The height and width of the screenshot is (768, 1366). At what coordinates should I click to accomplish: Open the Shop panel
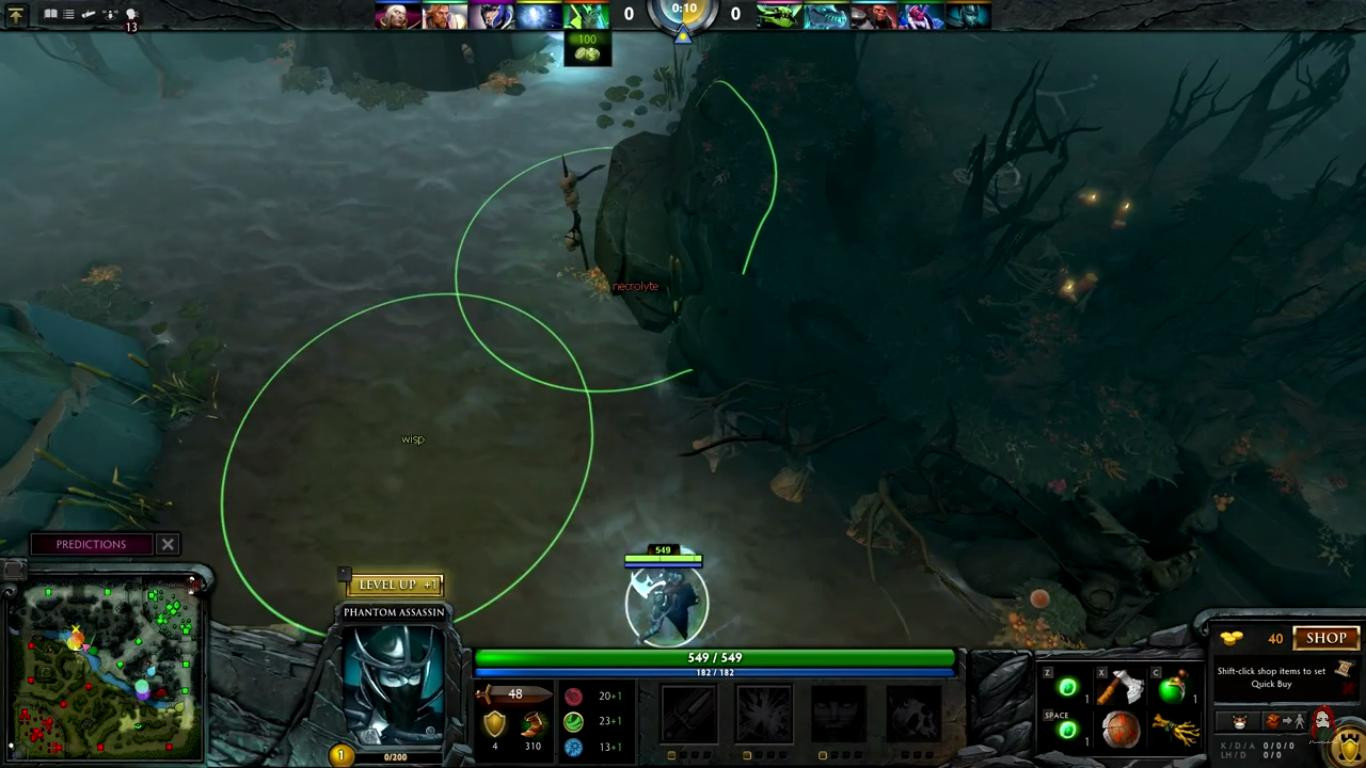1326,638
